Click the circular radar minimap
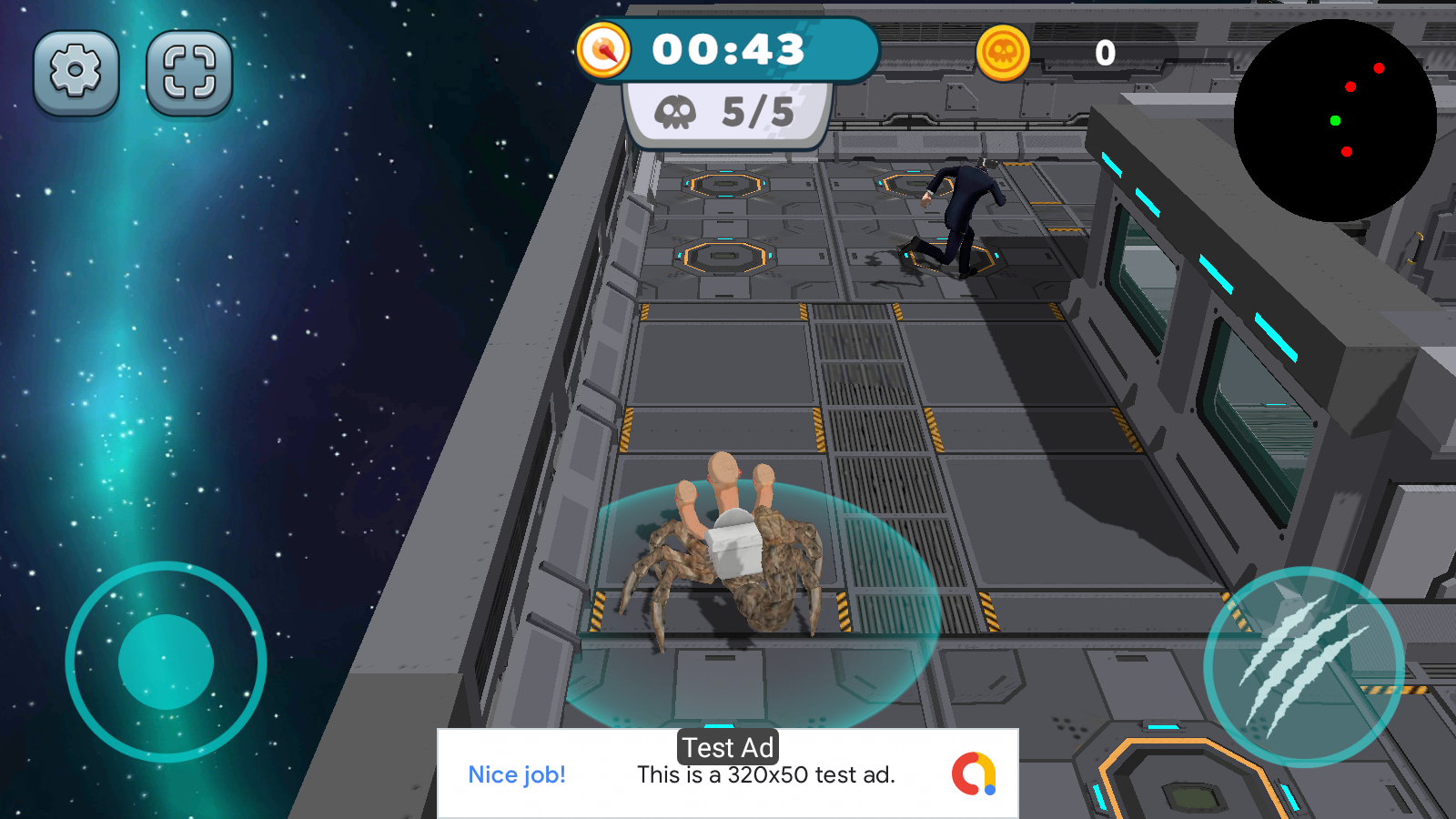The height and width of the screenshot is (819, 1456). (x=1335, y=120)
